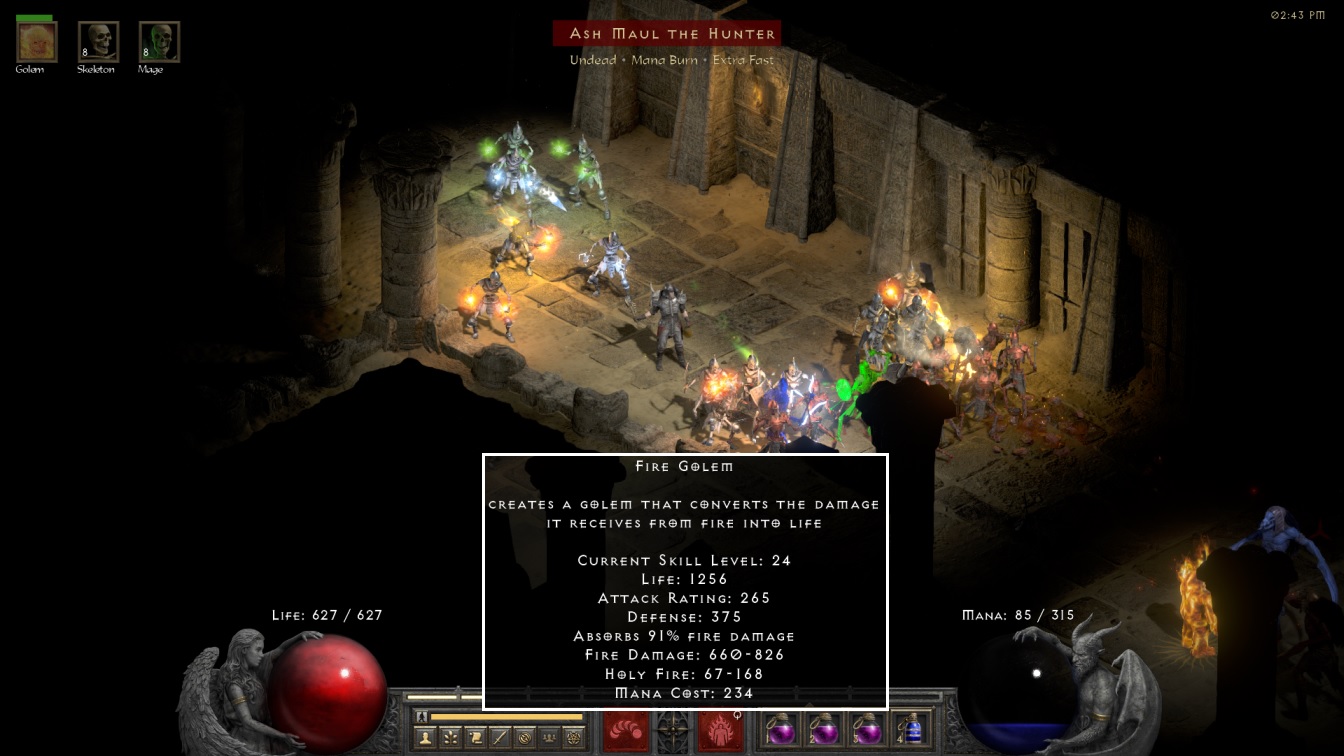Viewport: 1344px width, 756px height.
Task: Toggle the run/walk icon beside stamina bar
Action: tap(422, 717)
